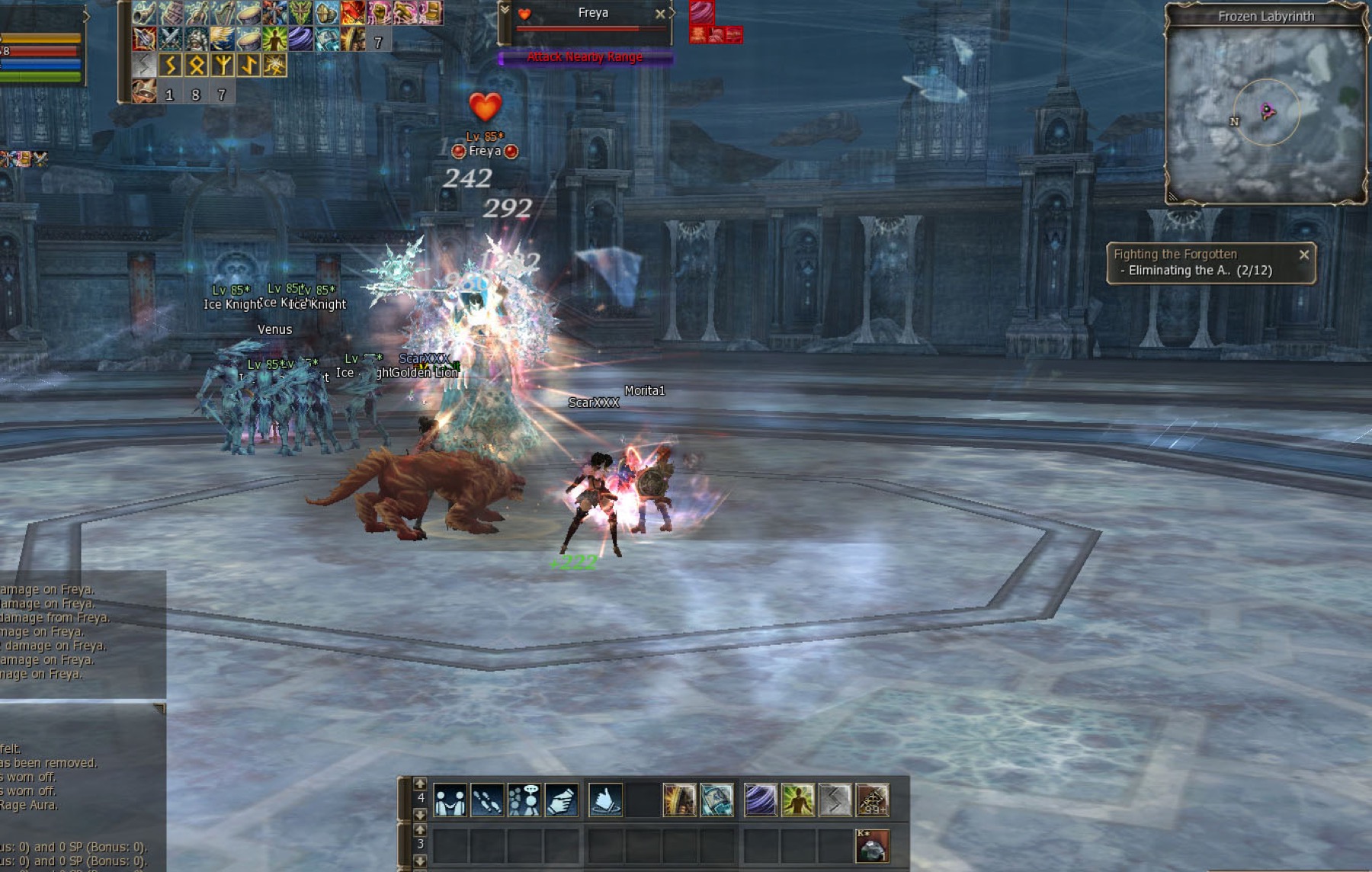The image size is (1372, 872).
Task: Close the Freya target window
Action: click(x=660, y=14)
